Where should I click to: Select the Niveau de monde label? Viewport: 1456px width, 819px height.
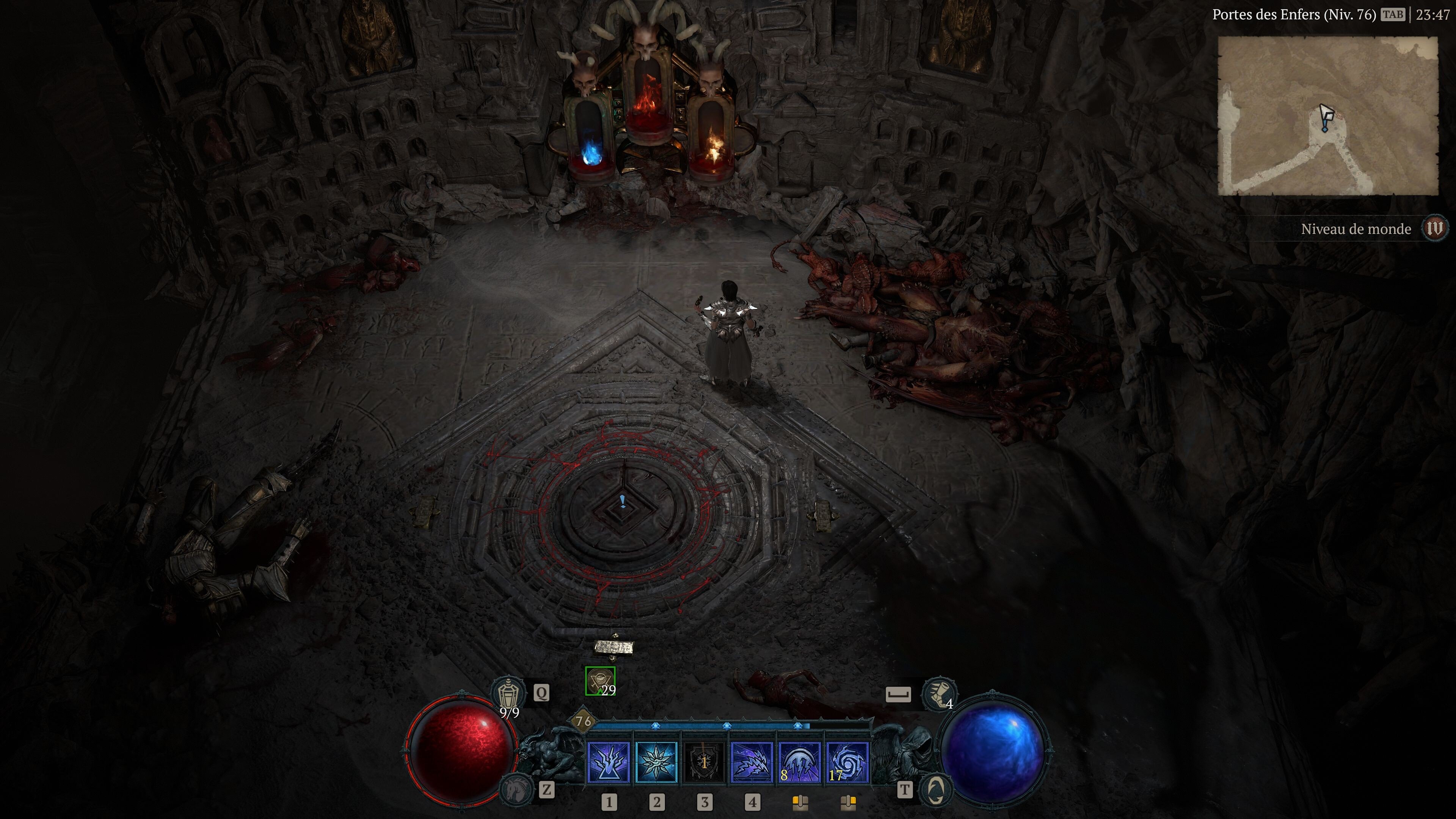click(x=1357, y=229)
